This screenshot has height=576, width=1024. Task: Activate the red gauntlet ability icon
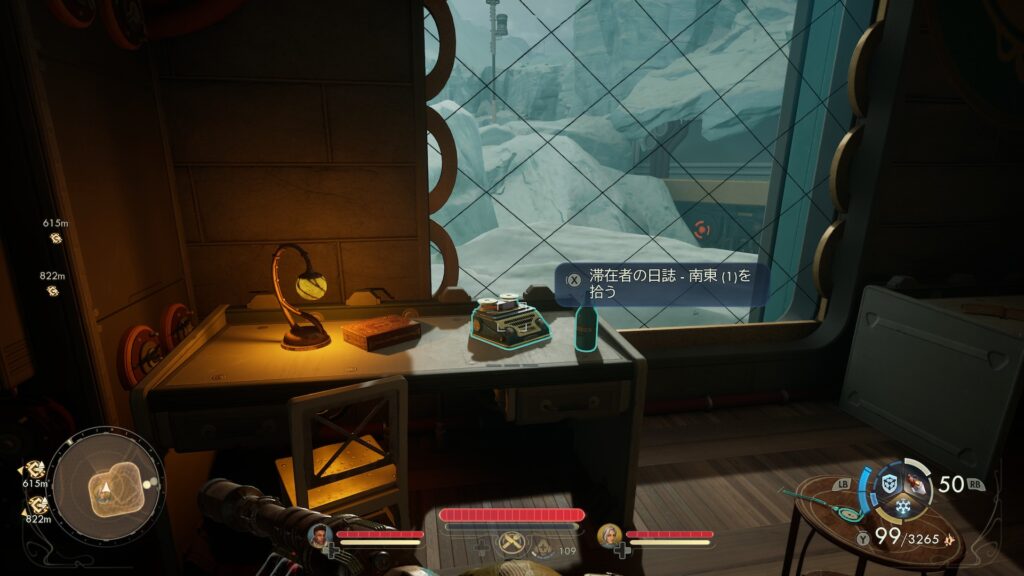917,484
